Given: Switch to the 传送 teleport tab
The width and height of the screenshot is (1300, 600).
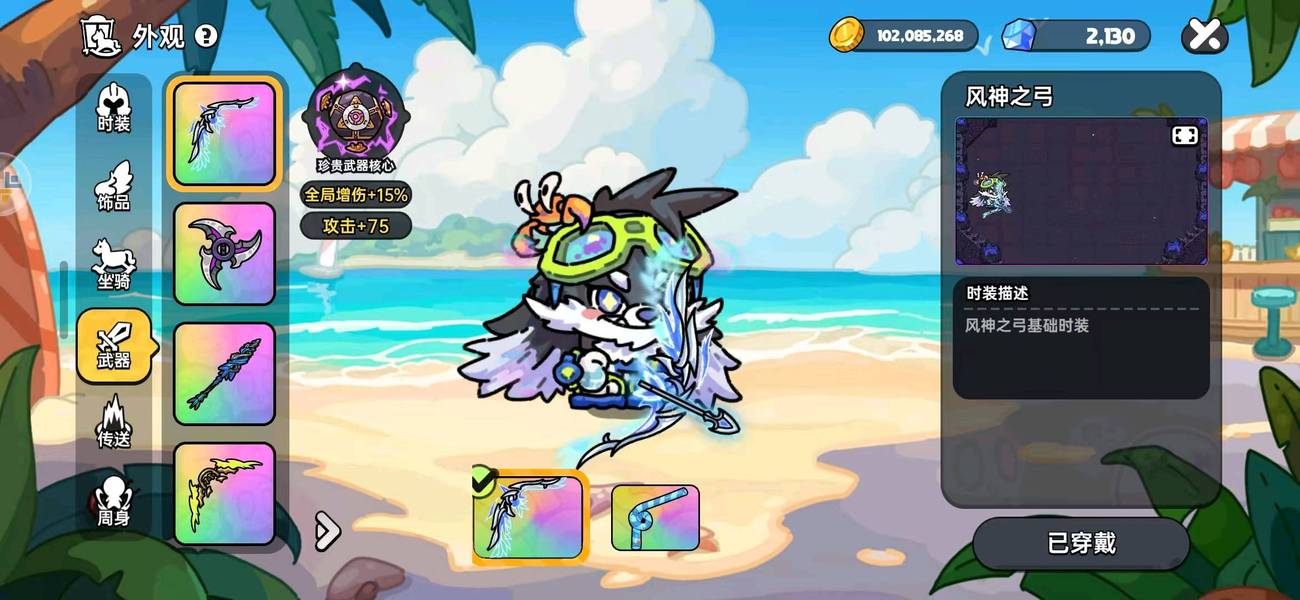Looking at the screenshot, I should [114, 423].
